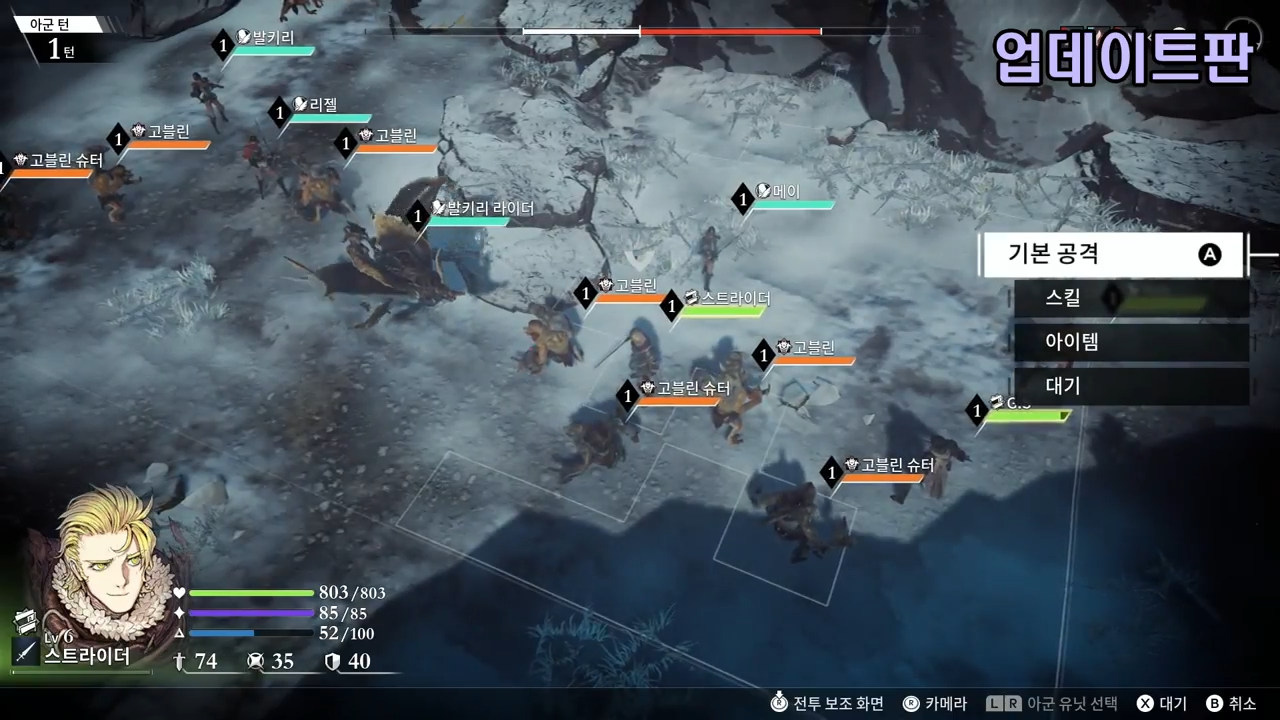This screenshot has width=1280, height=720.
Task: Select 기본 공격 (basic attack) command
Action: click(x=1110, y=255)
